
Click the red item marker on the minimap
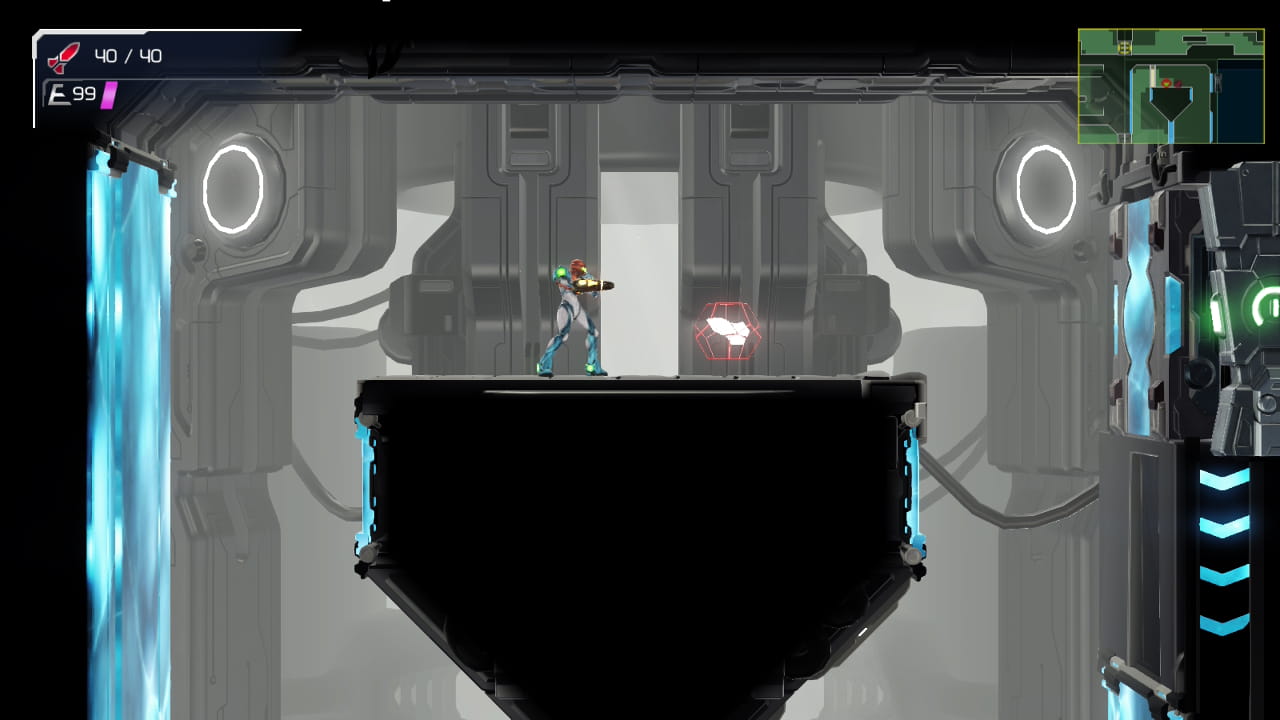click(x=1178, y=84)
